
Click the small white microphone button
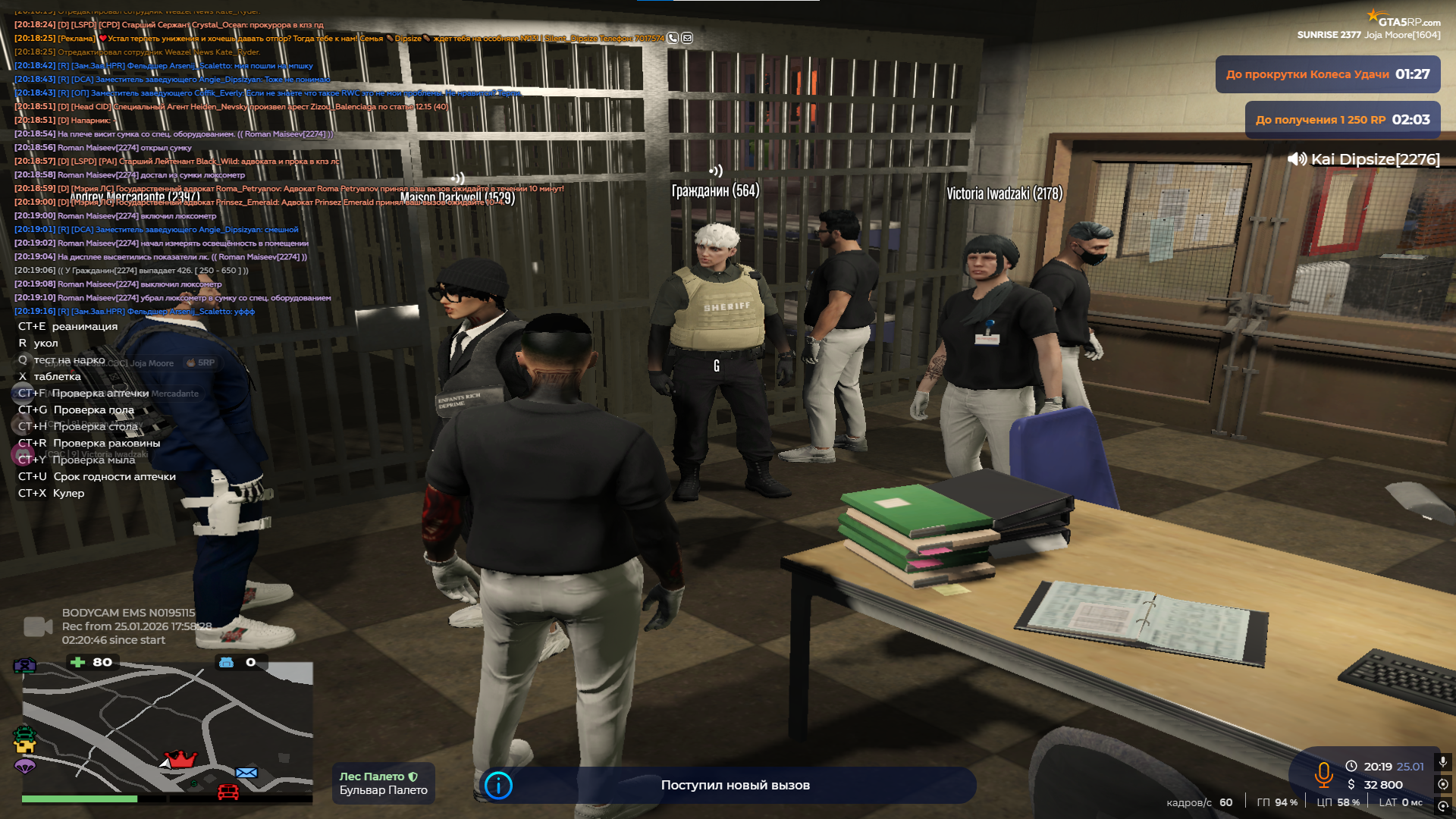pyautogui.click(x=1443, y=761)
